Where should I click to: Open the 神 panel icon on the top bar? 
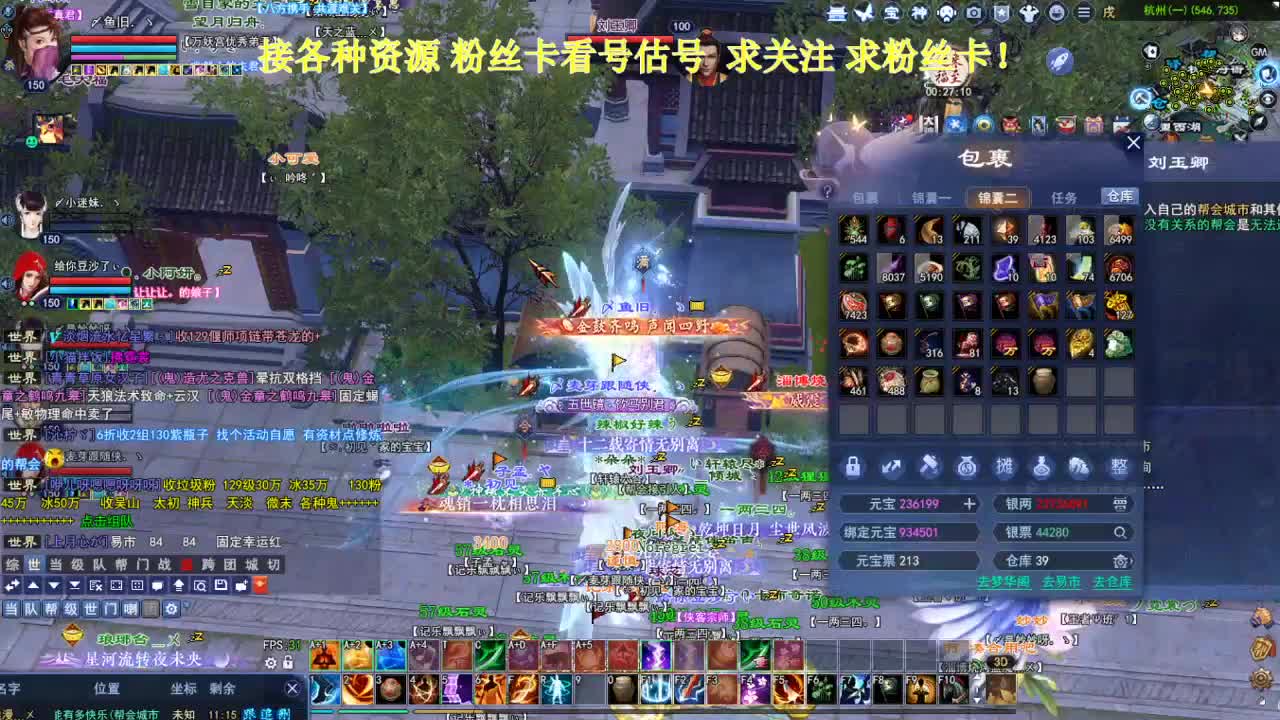pyautogui.click(x=920, y=13)
